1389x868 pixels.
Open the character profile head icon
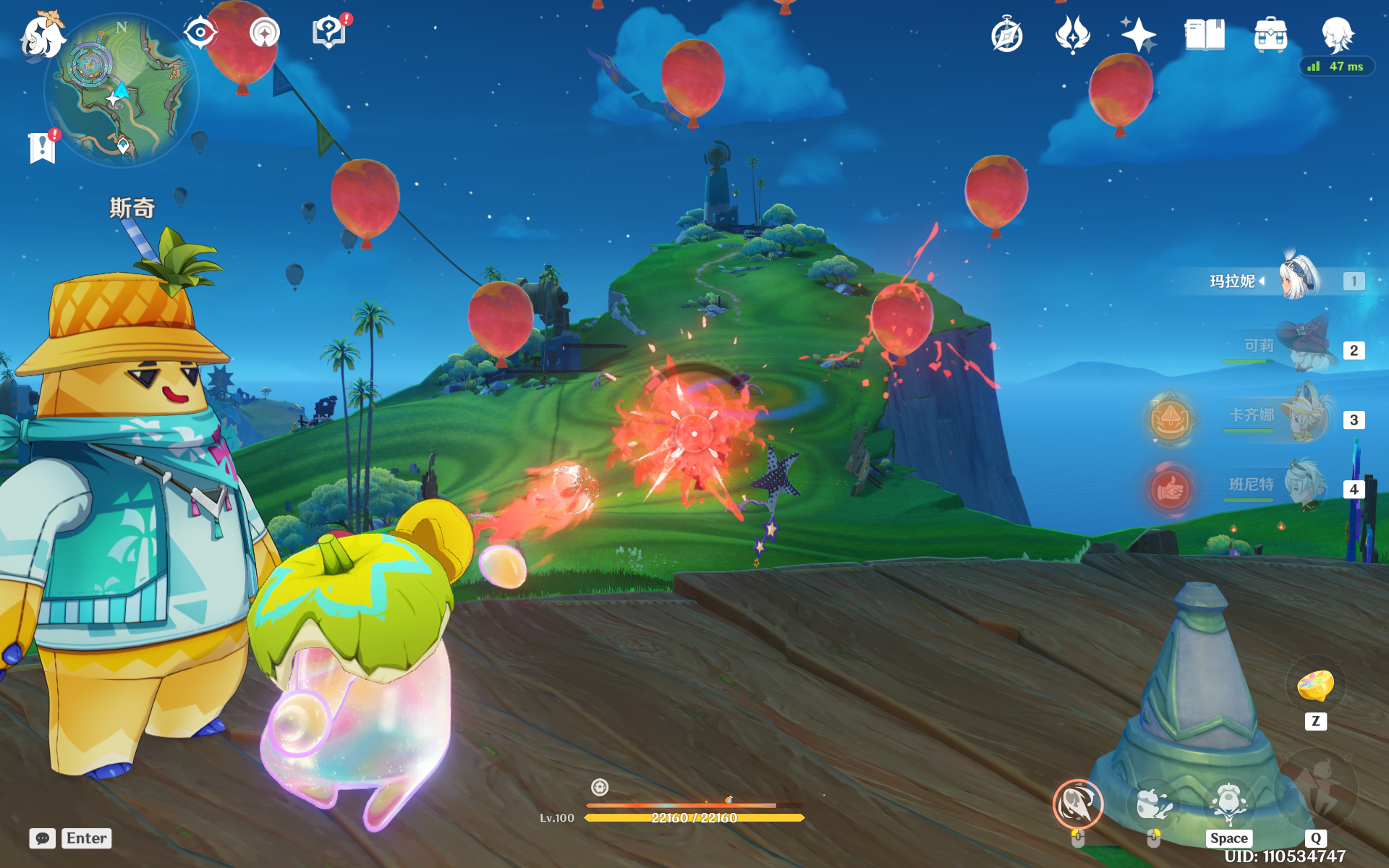click(x=1337, y=33)
